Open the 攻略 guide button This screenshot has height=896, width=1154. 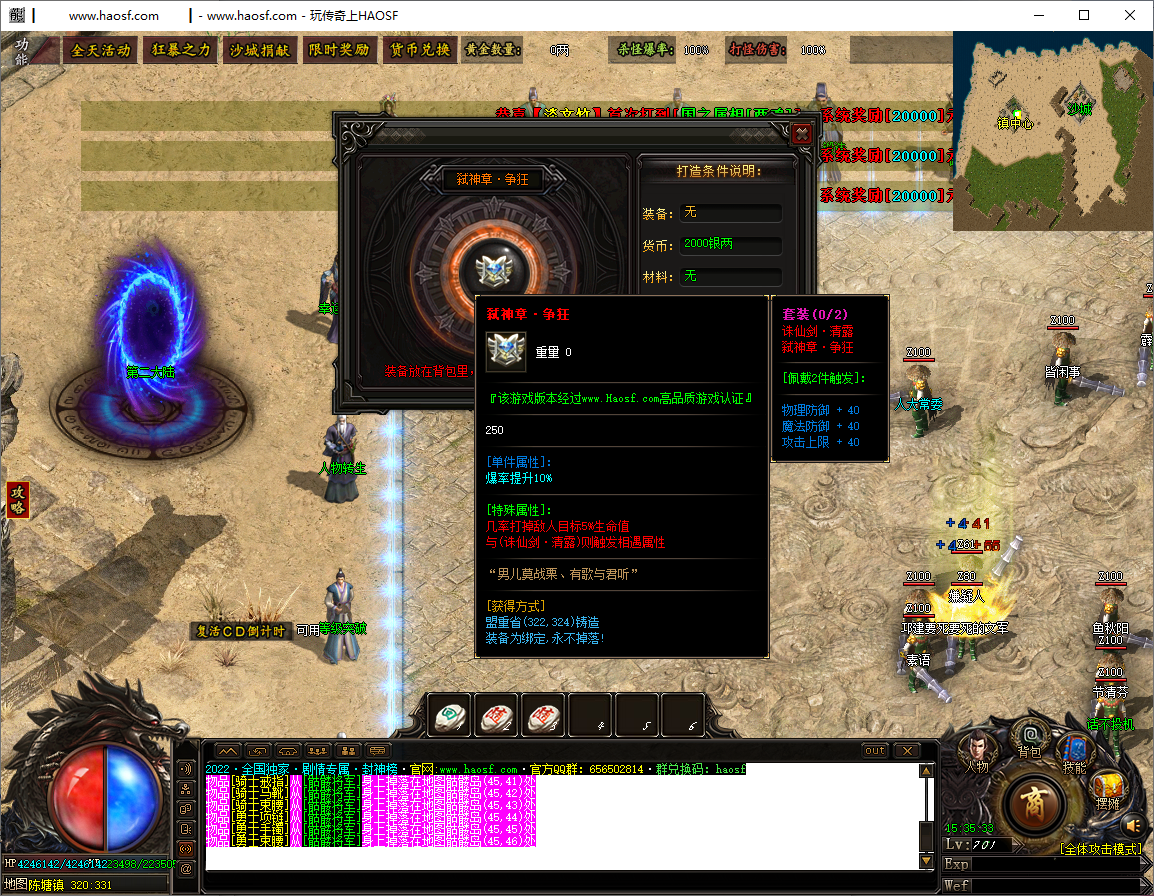coord(17,499)
